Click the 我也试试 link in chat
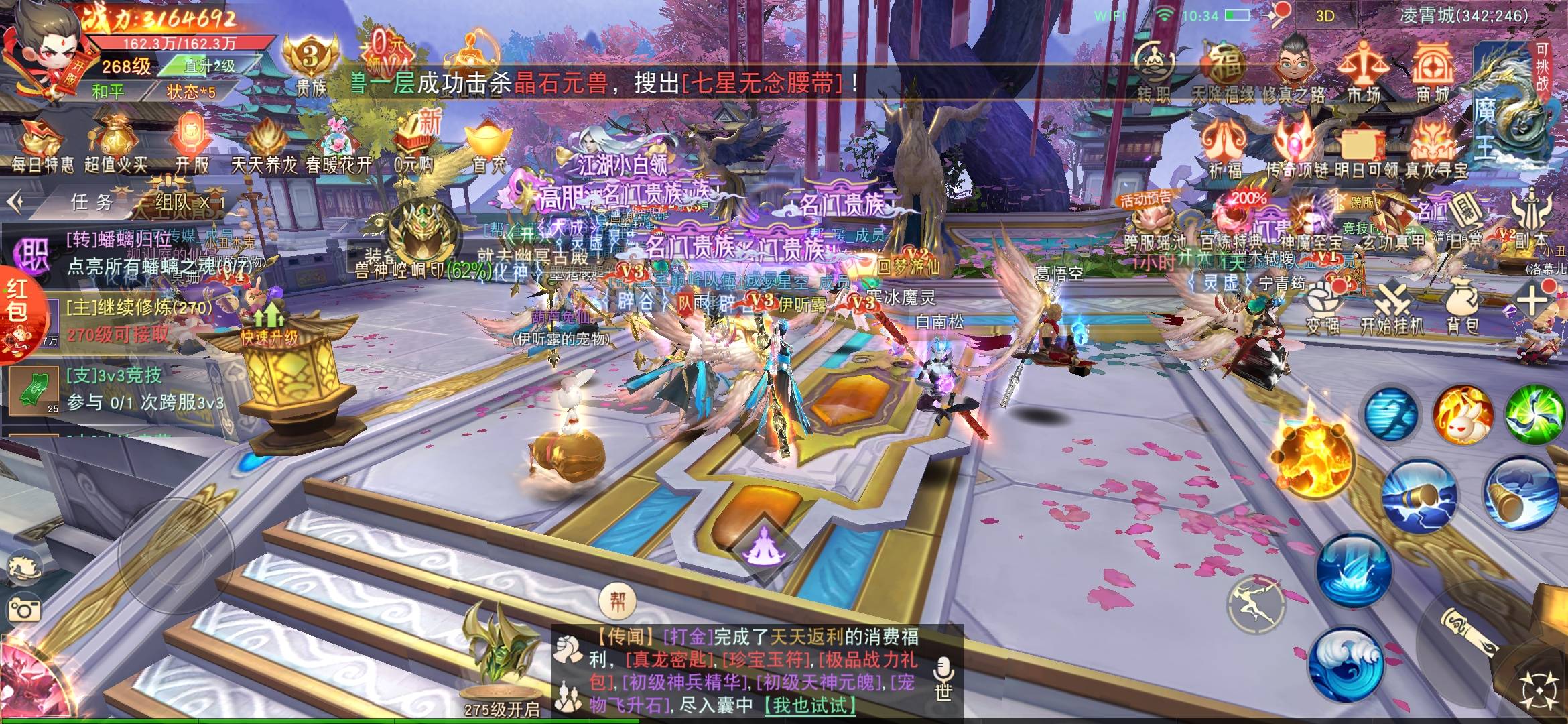The width and height of the screenshot is (1568, 724). (809, 705)
